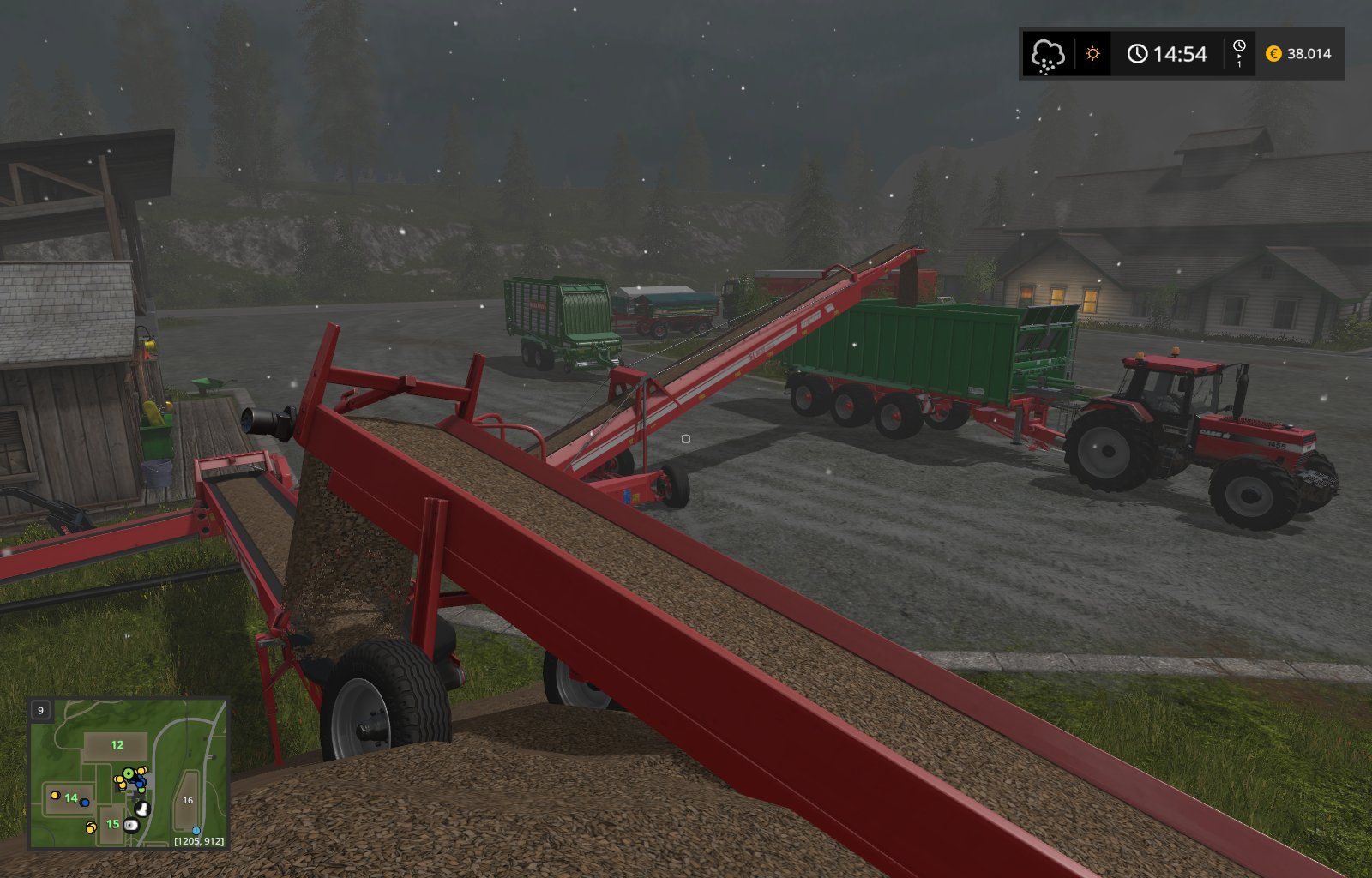This screenshot has width=1372, height=878.
Task: Pick field 16 on the minimap
Action: (188, 800)
